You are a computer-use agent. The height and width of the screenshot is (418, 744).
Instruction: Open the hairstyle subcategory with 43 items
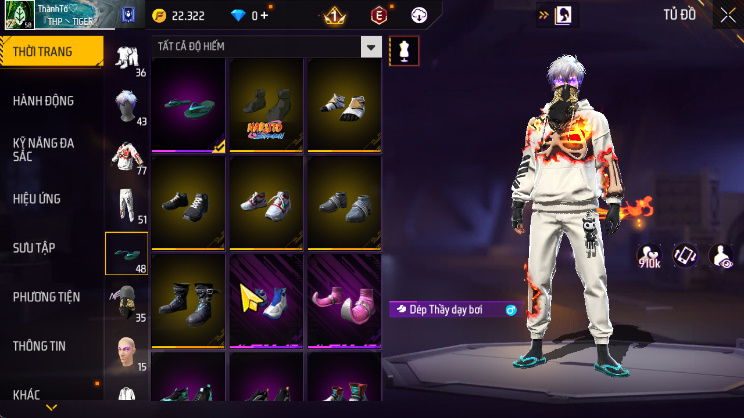pos(126,106)
